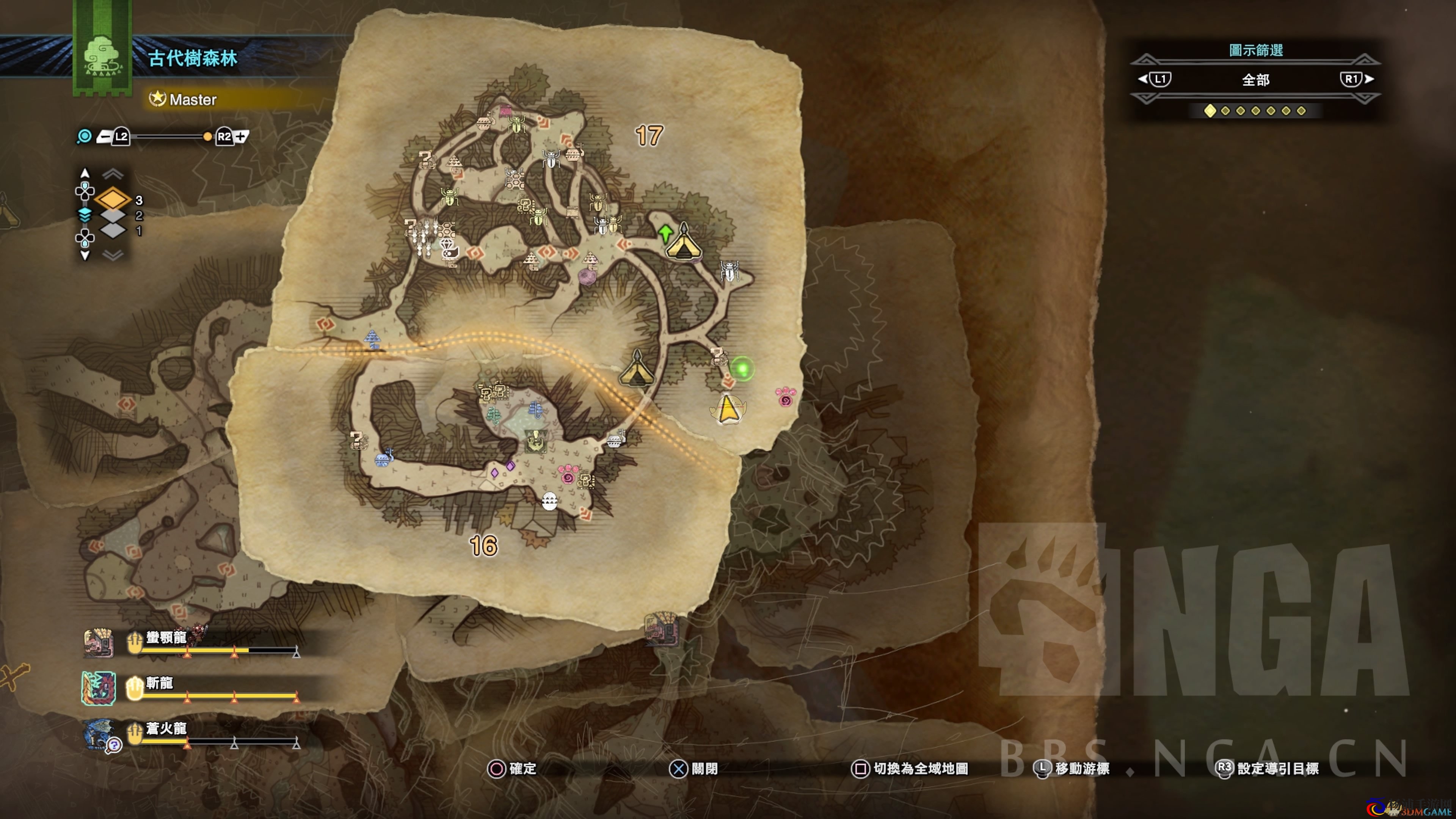The height and width of the screenshot is (819, 1456).
Task: Select the 蠻顎龍 monster entry
Action: (166, 638)
